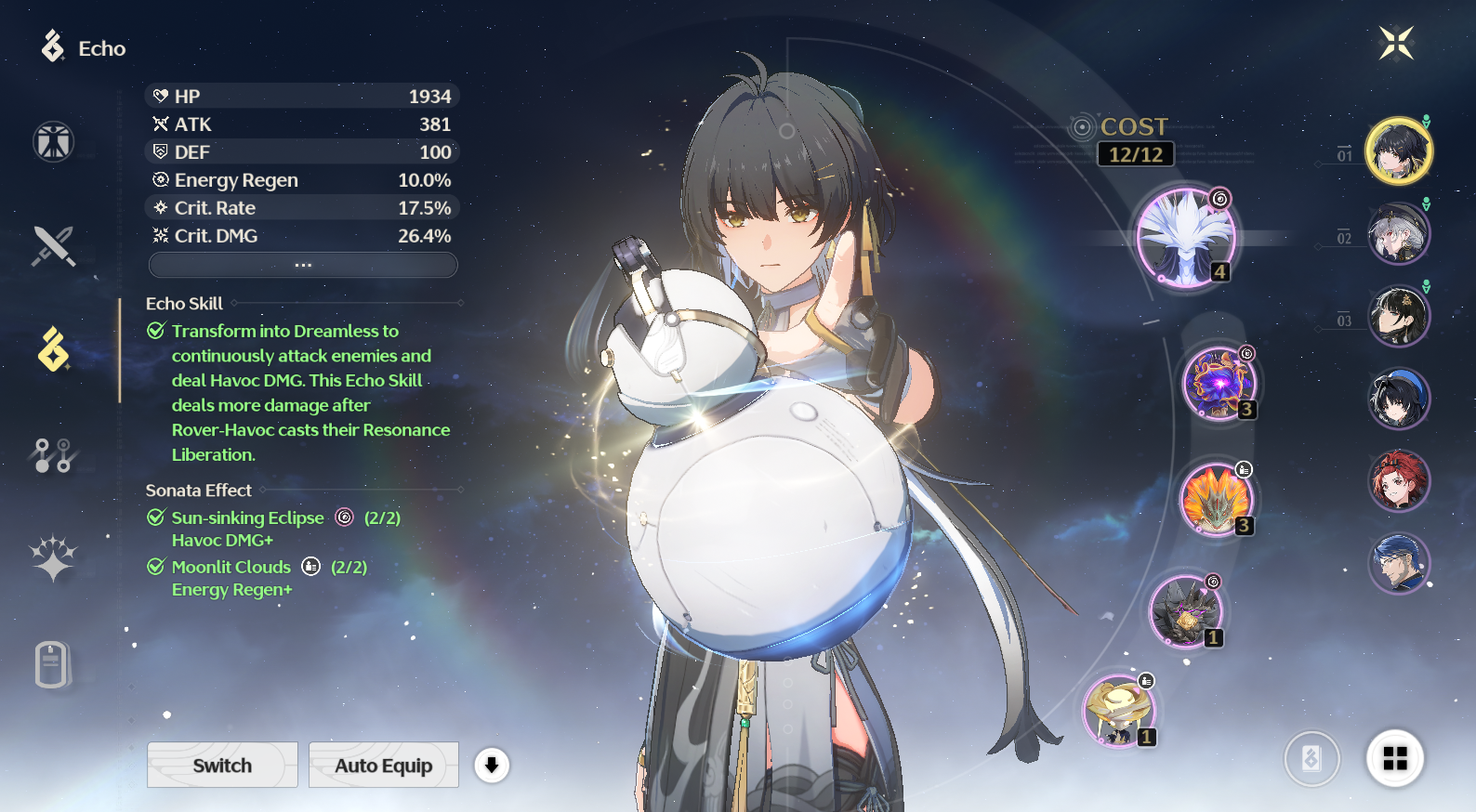Viewport: 1476px width, 812px height.
Task: Select the Forte sparkle icon in the sidebar
Action: (x=53, y=556)
